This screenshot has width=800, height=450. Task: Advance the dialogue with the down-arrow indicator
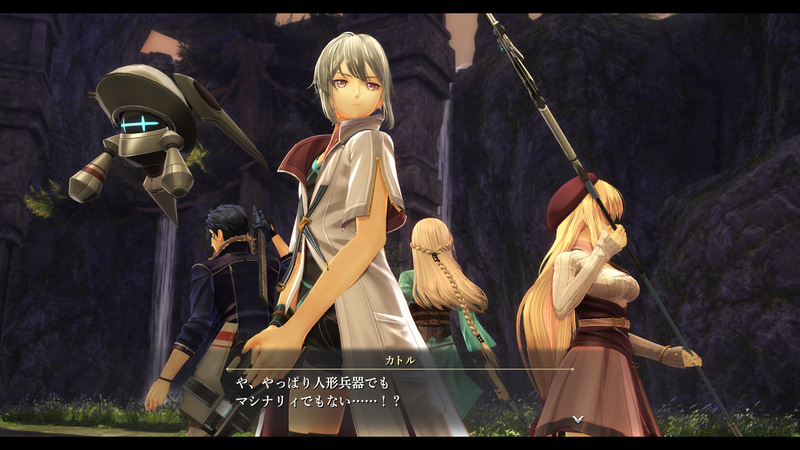[577, 419]
